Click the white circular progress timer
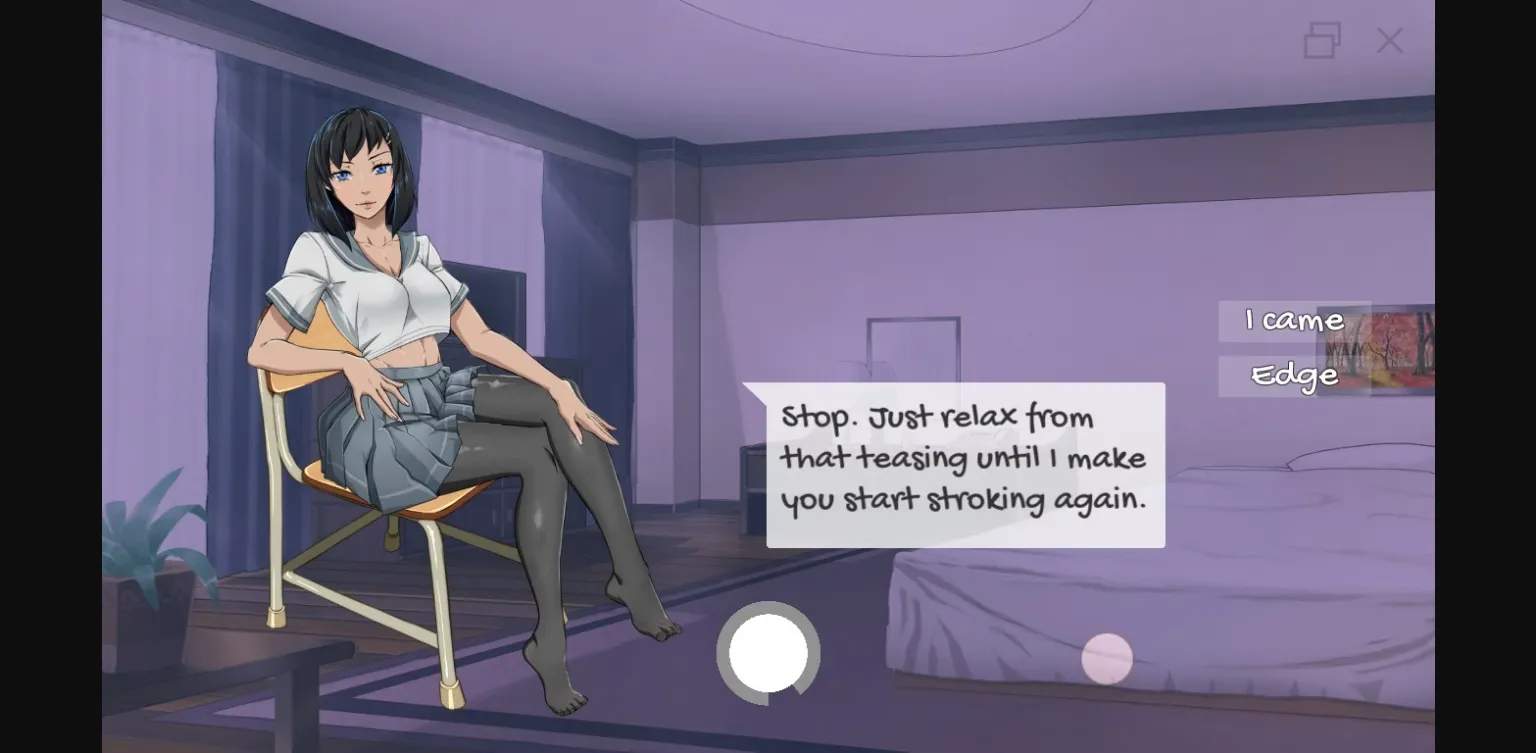The image size is (1536, 753). click(x=768, y=653)
